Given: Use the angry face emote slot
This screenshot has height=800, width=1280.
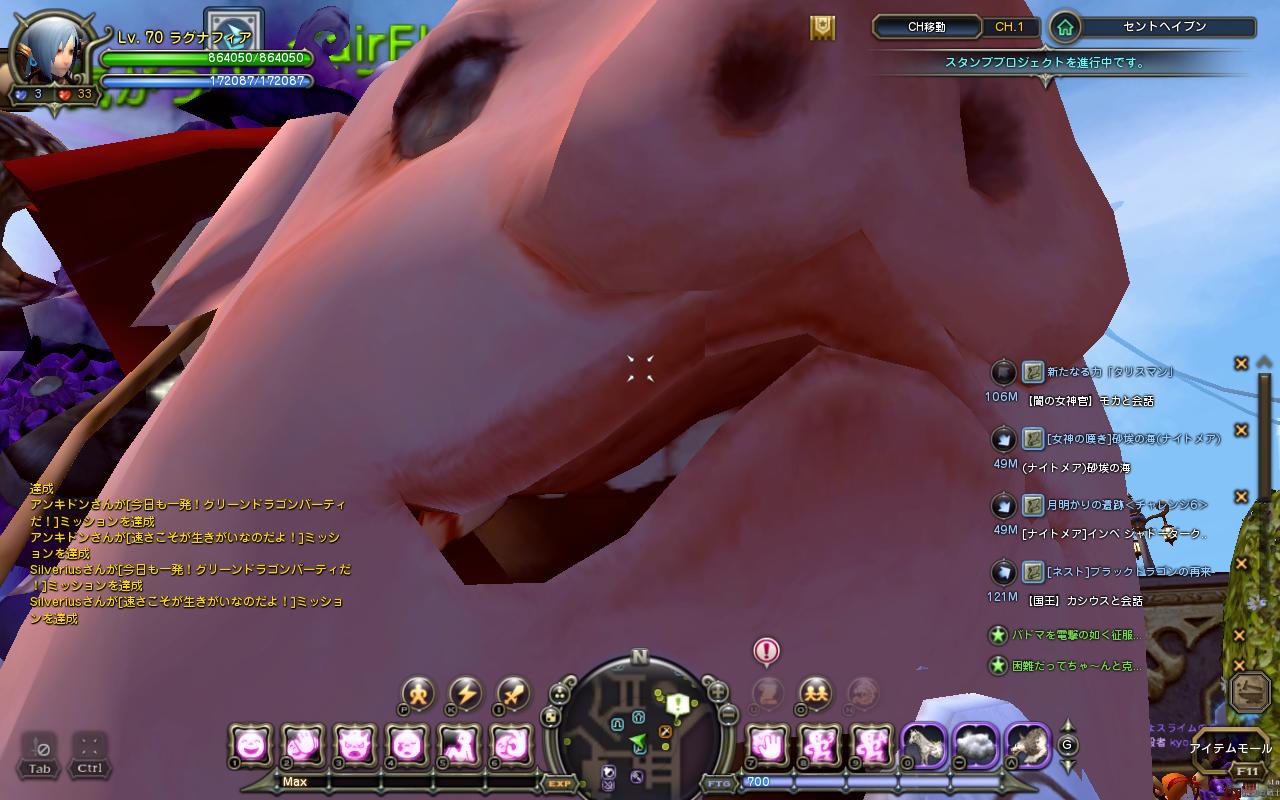Looking at the screenshot, I should pyautogui.click(x=354, y=745).
